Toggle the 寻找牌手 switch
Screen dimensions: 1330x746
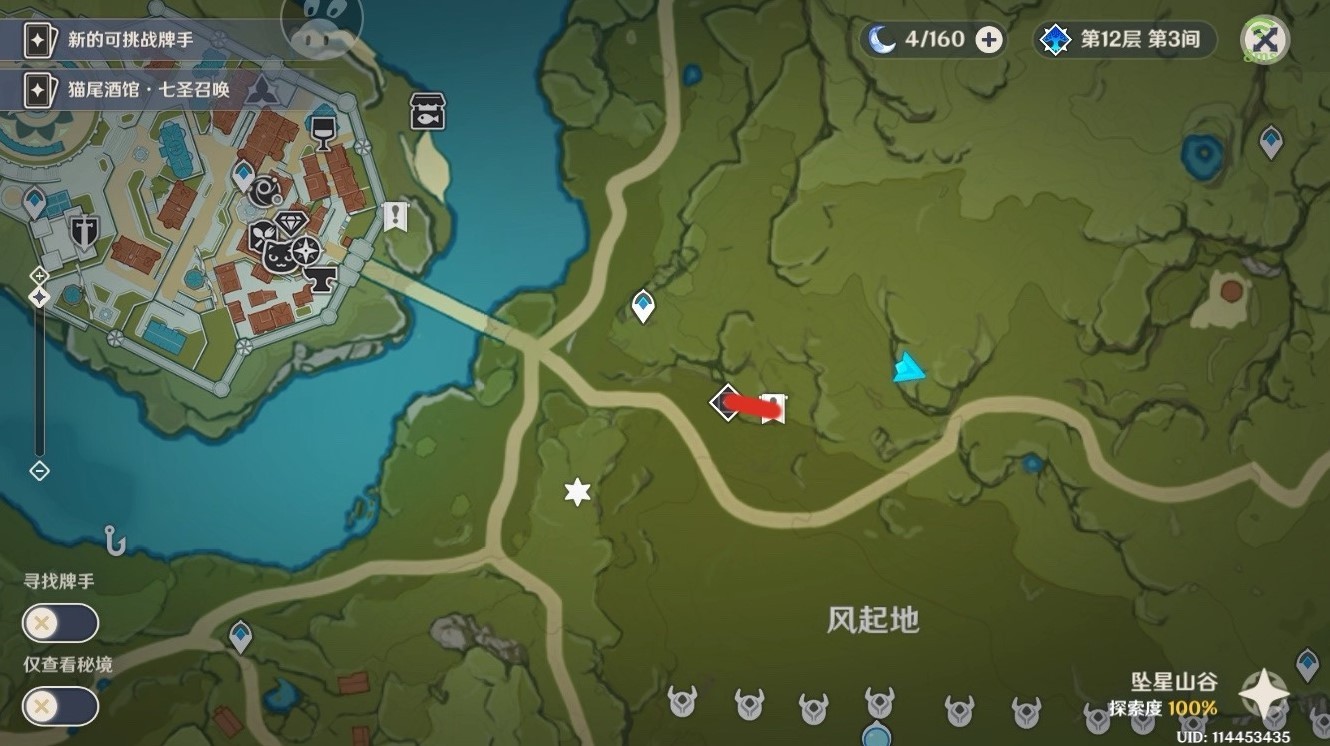61,623
